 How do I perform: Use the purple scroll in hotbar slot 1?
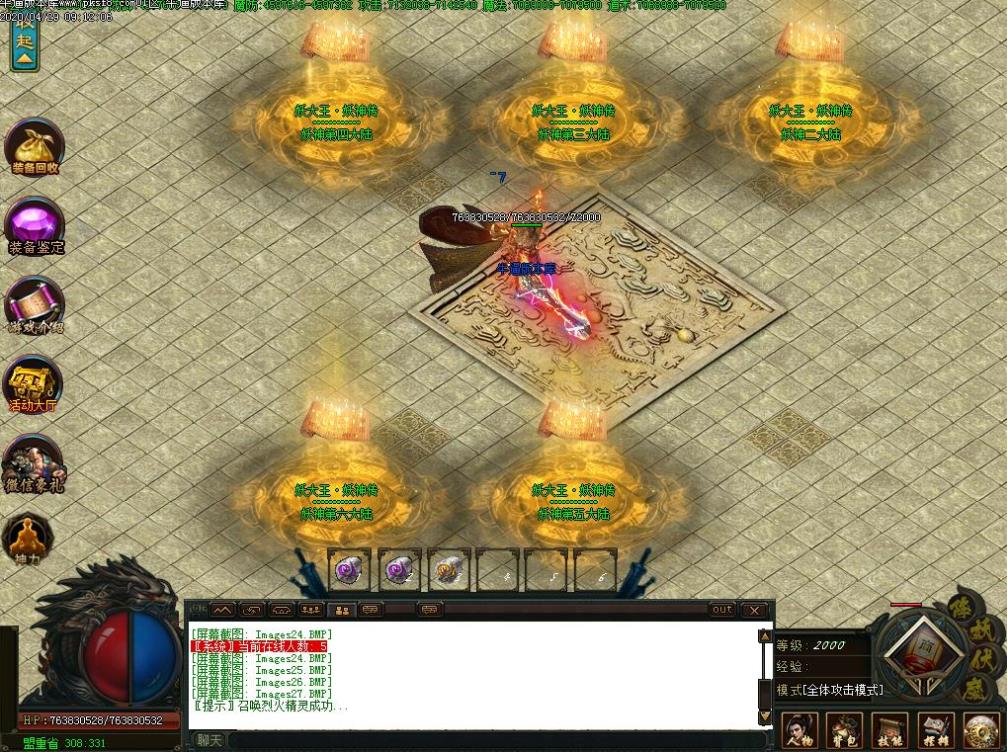[x=350, y=571]
